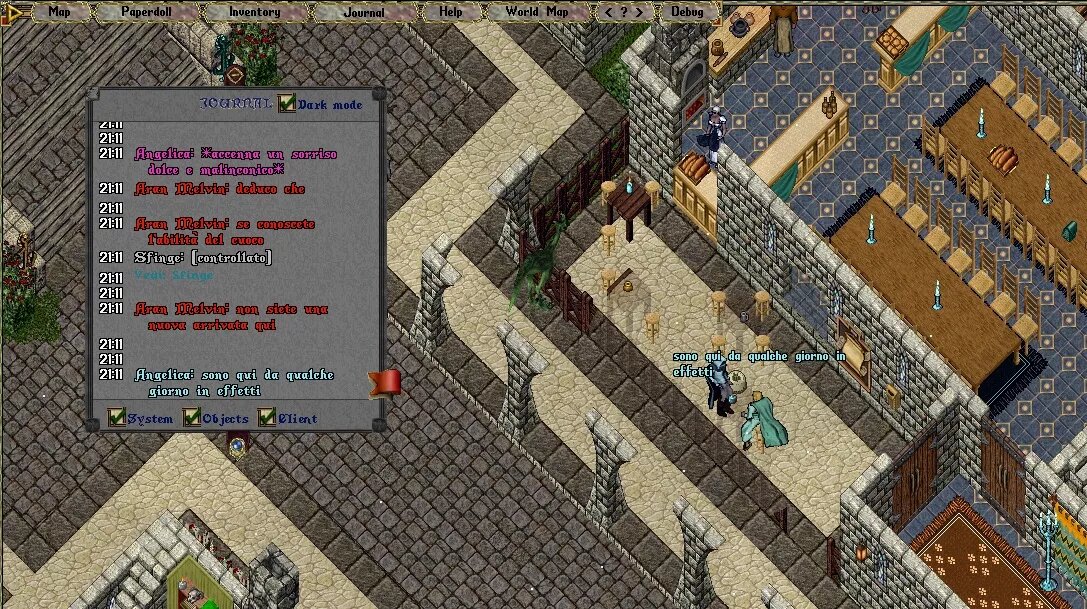Toggle the System messages filter

tap(117, 417)
